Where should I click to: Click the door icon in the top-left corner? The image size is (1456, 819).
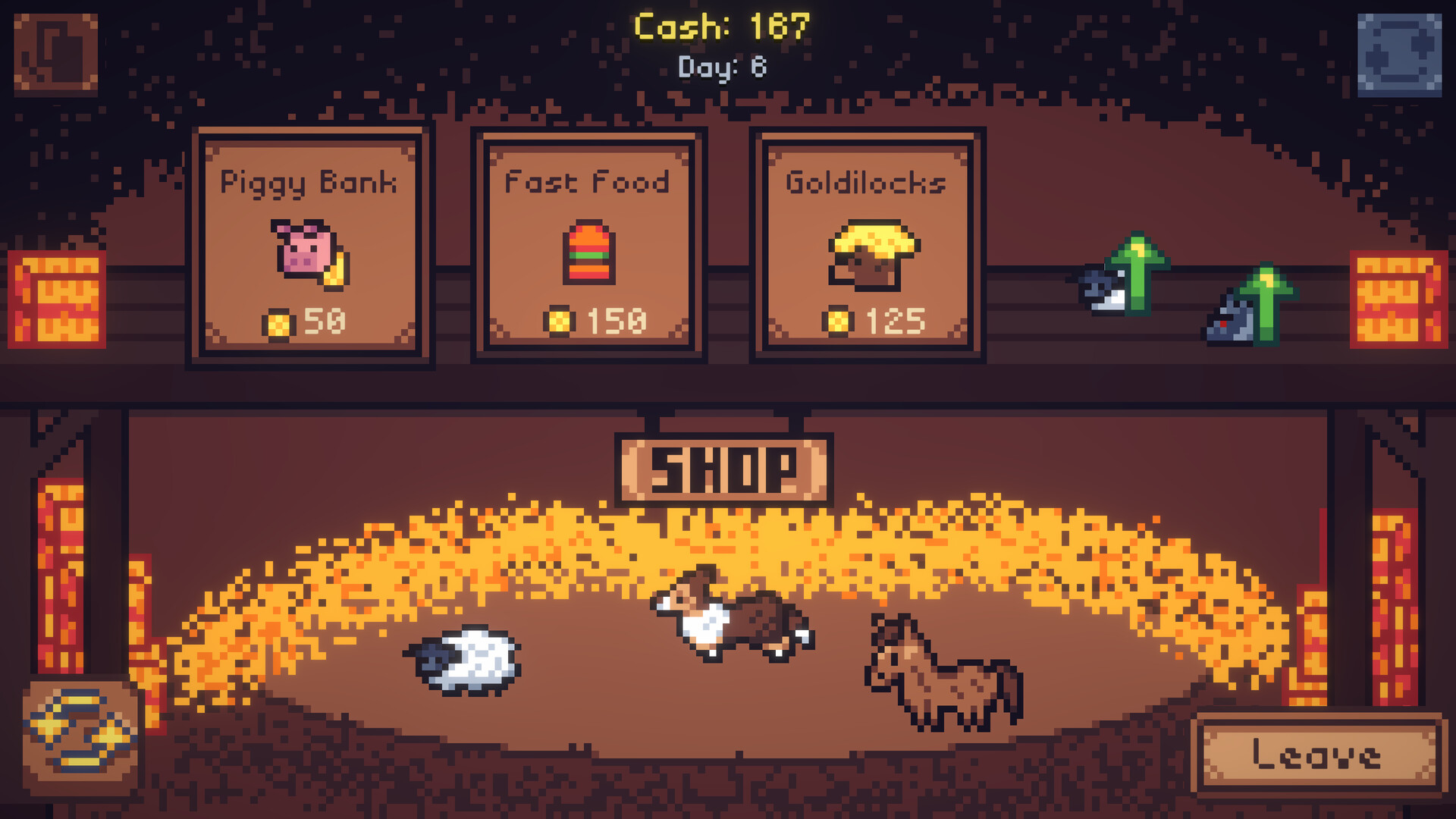57,52
